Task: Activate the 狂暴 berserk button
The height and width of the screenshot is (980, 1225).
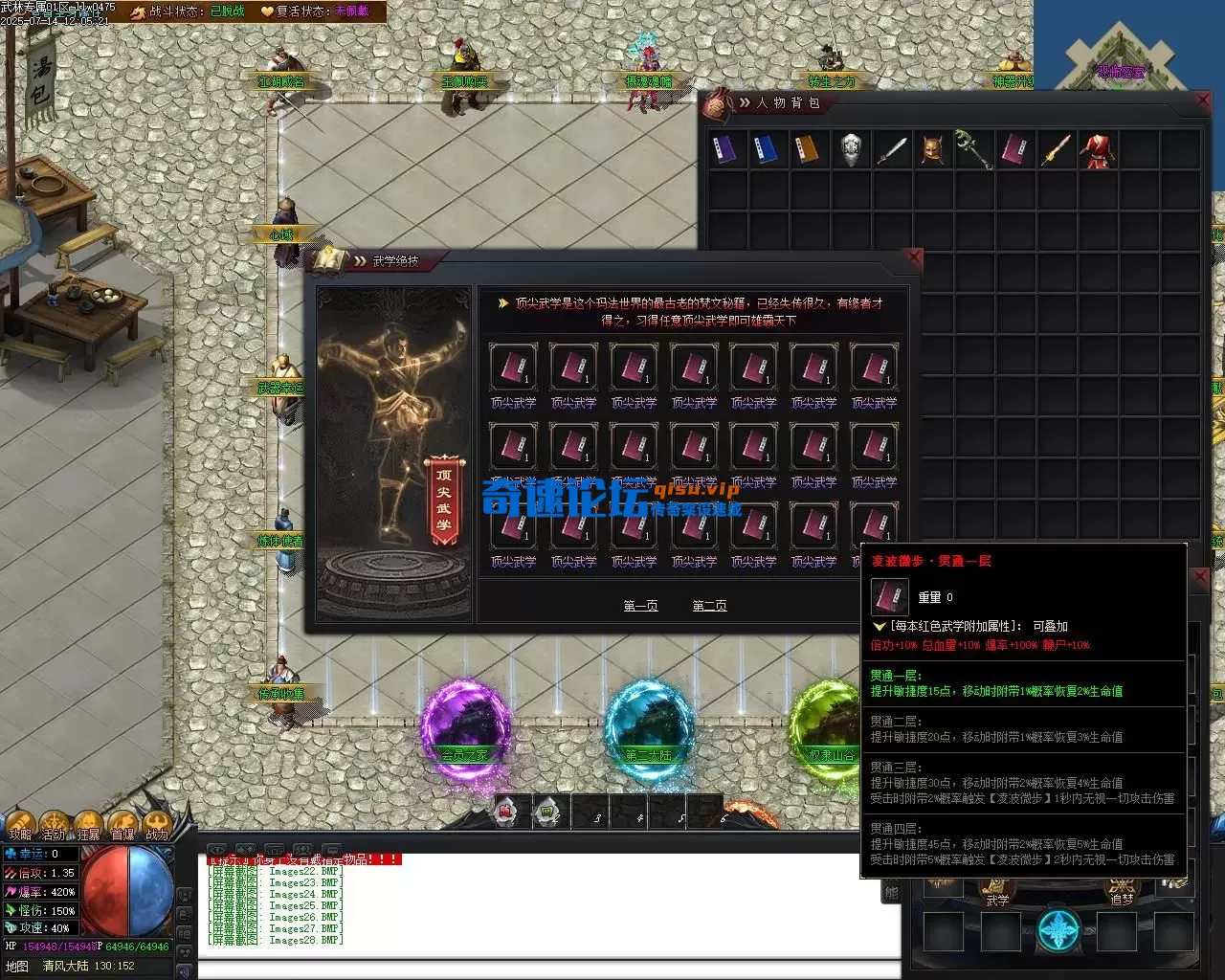Action: pos(88,826)
